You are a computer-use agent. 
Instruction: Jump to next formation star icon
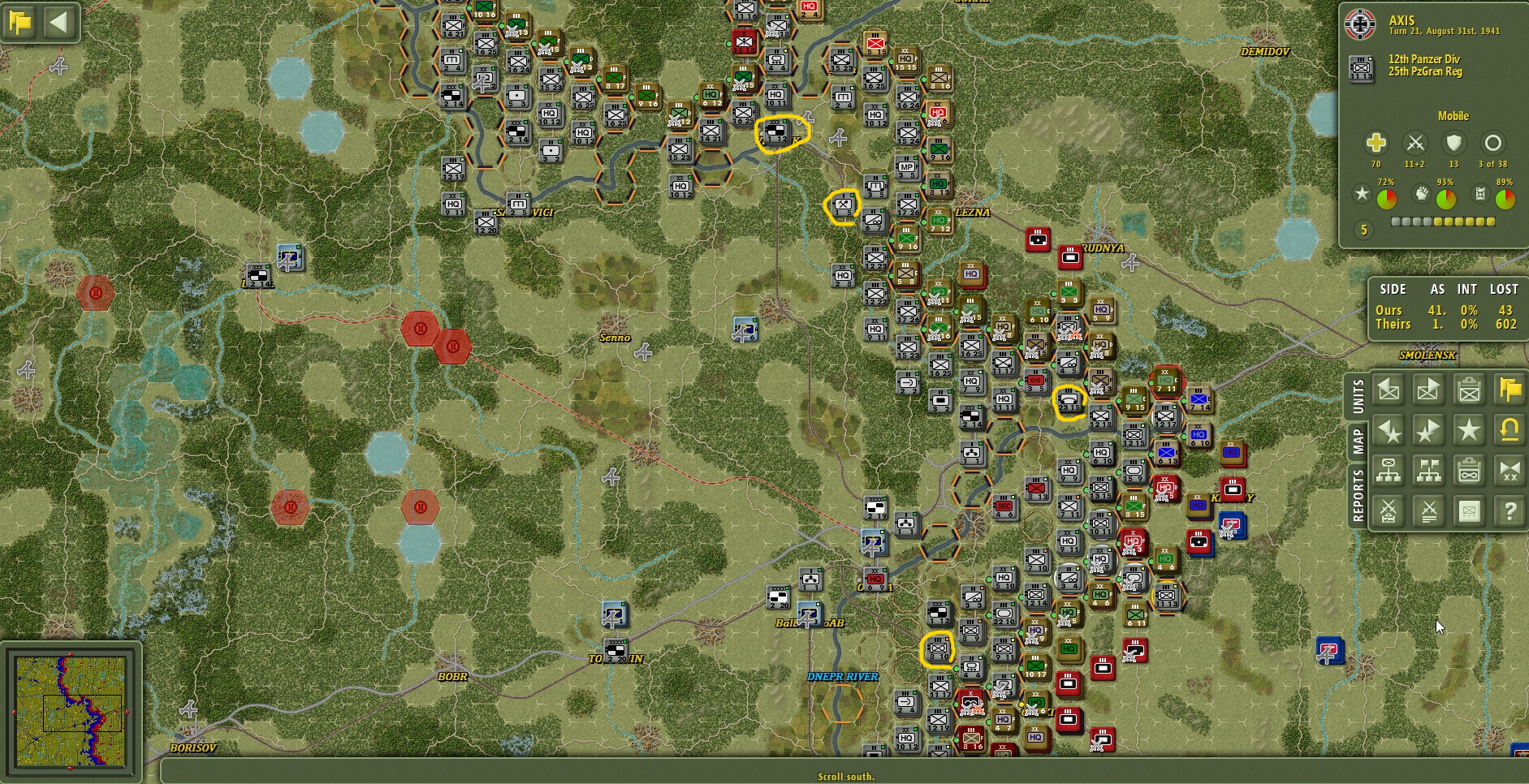[1429, 430]
